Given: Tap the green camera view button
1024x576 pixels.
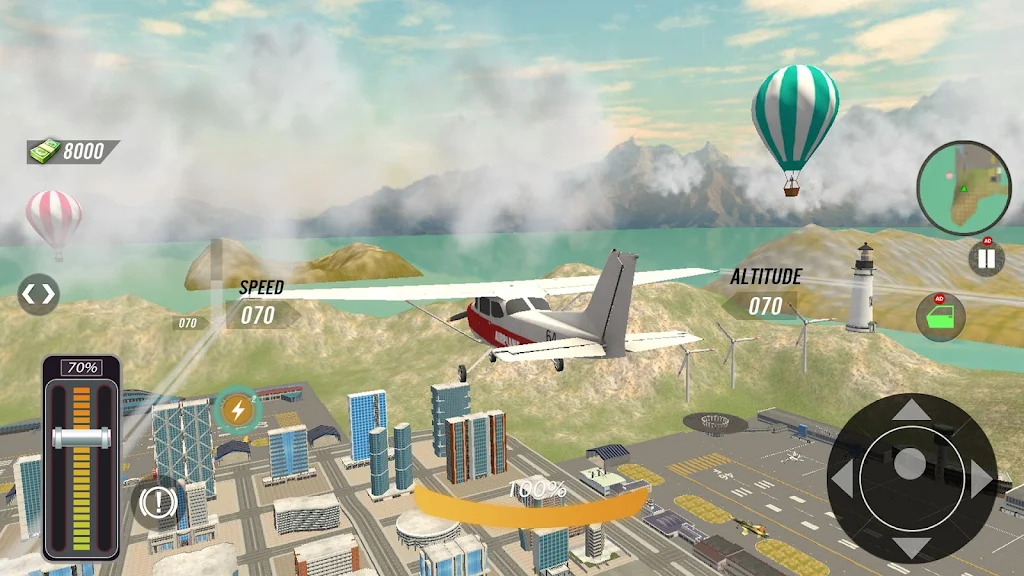Looking at the screenshot, I should tap(940, 317).
